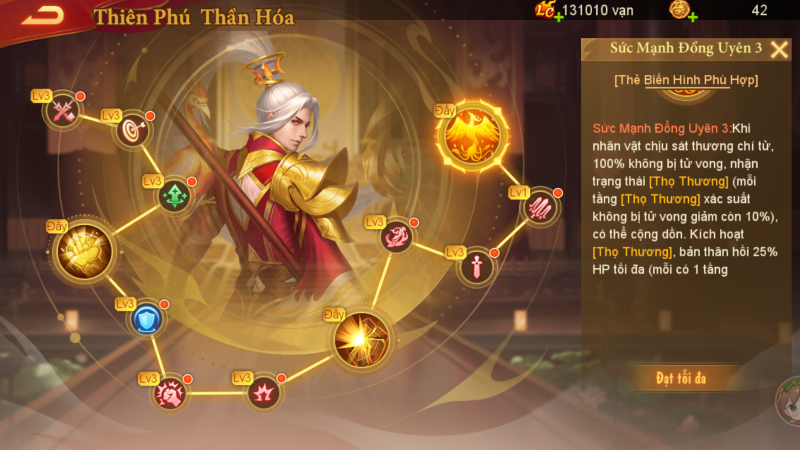Select the red dragon talent node
The width and height of the screenshot is (800, 450).
(396, 236)
